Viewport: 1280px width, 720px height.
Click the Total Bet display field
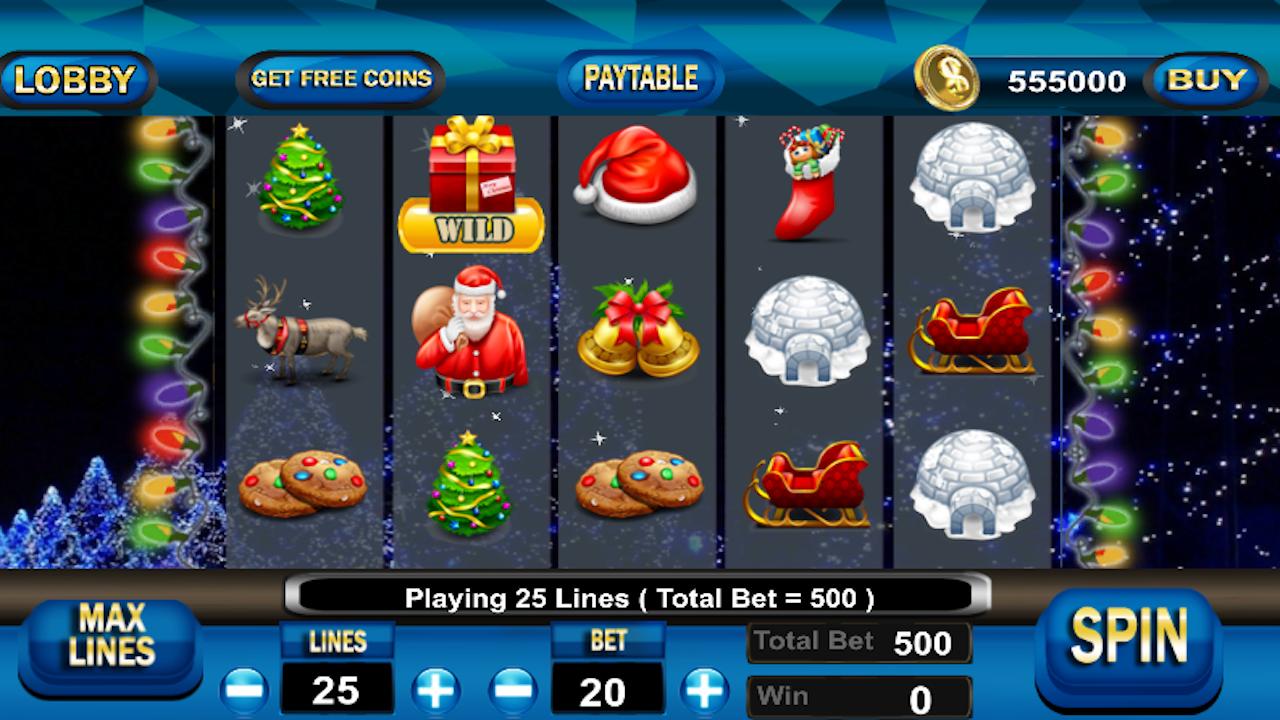858,641
